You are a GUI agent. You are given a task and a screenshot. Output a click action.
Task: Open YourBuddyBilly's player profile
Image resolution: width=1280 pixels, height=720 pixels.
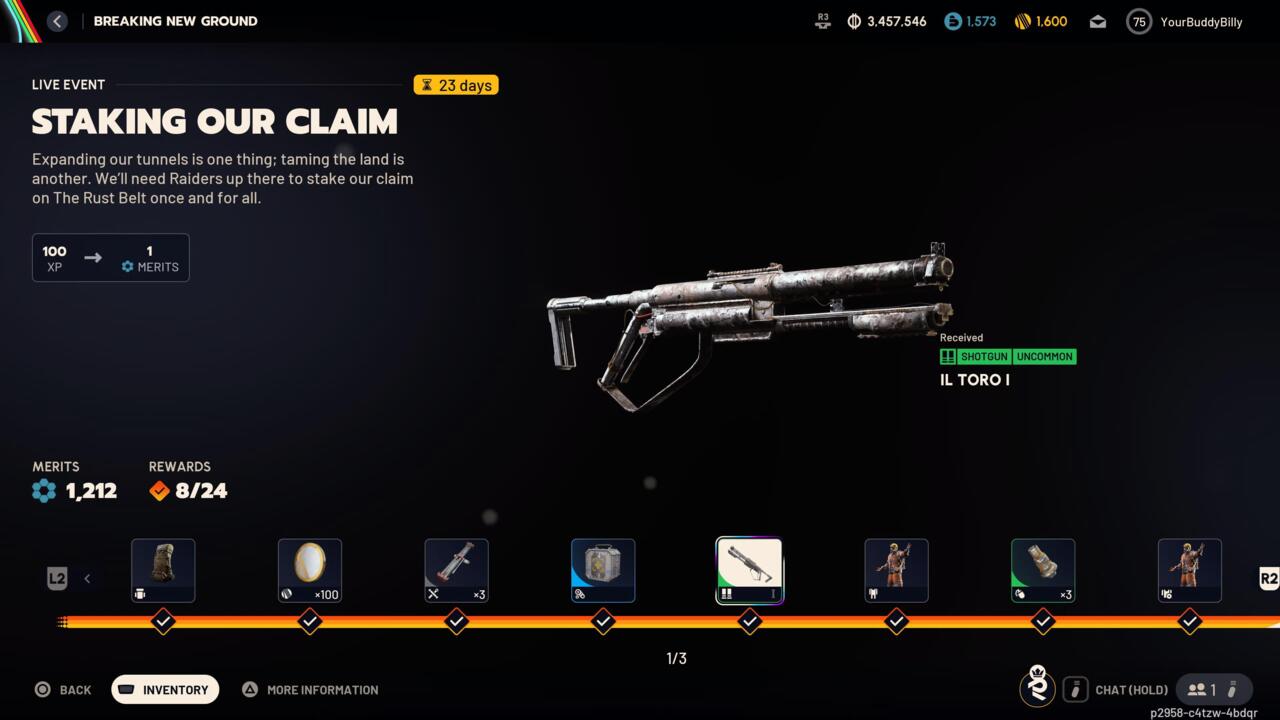[x=1186, y=22]
